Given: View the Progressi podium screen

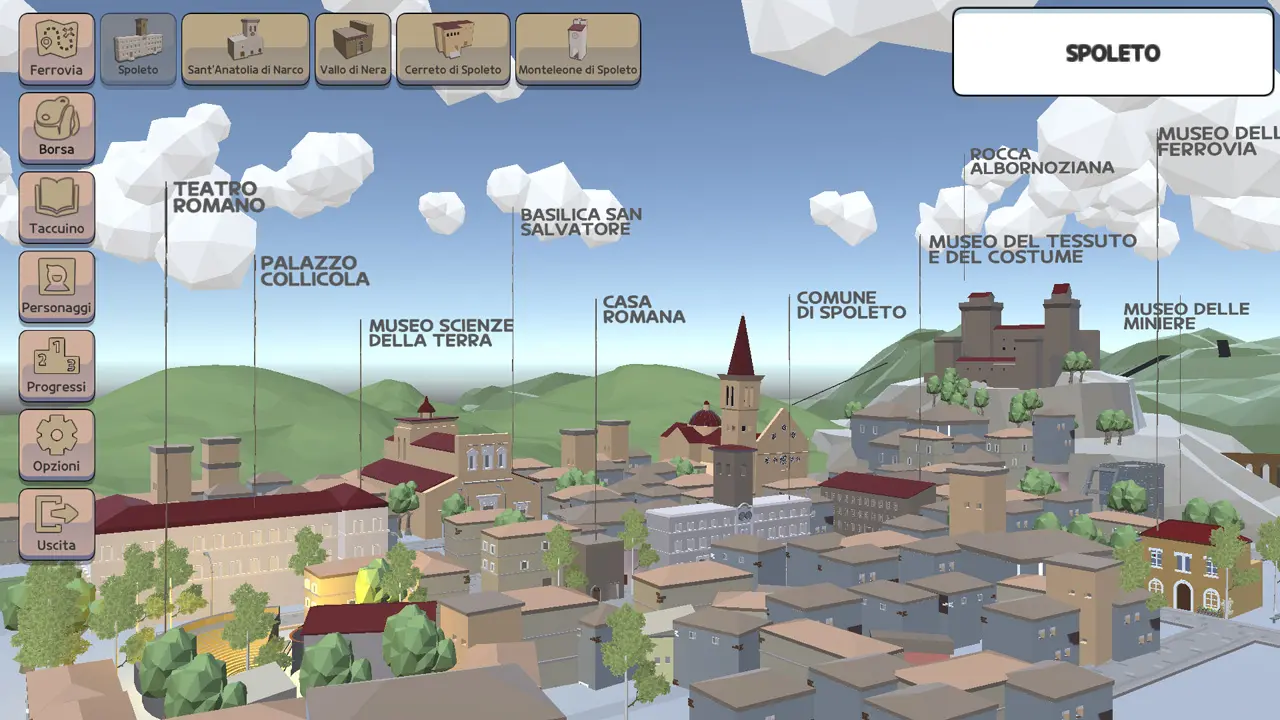Looking at the screenshot, I should [56, 365].
